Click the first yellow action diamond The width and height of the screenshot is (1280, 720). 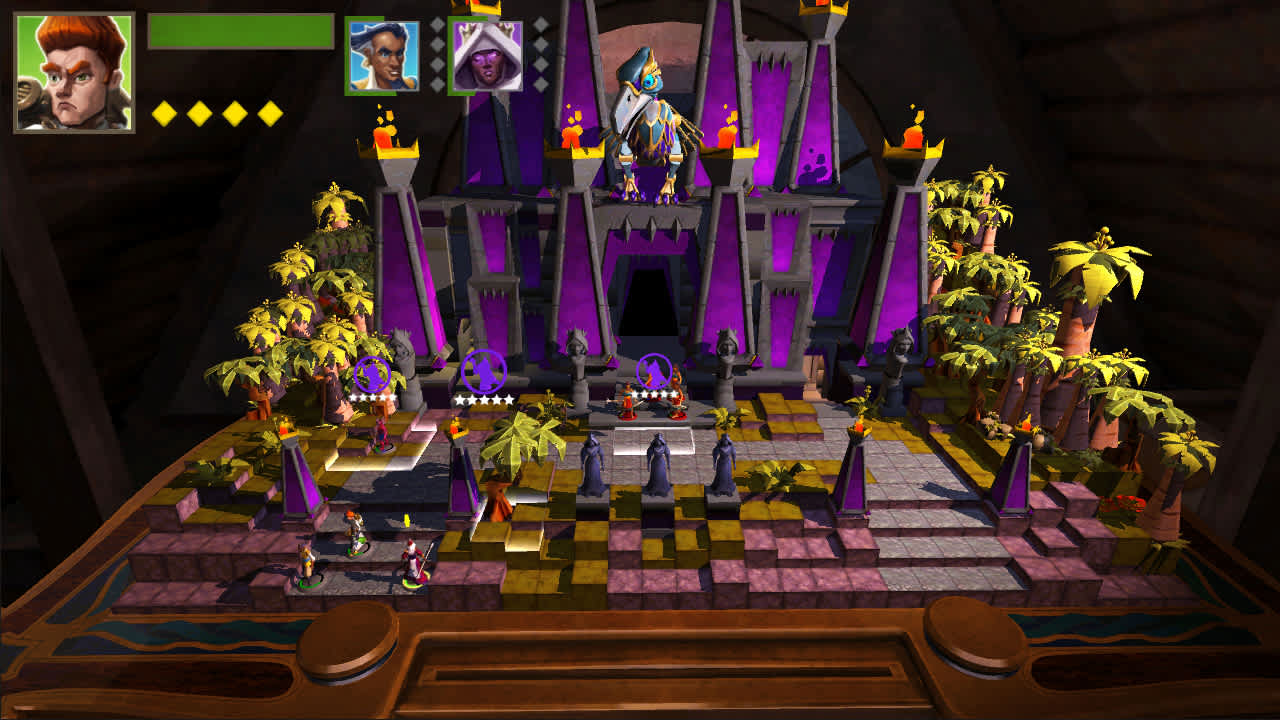tap(162, 113)
